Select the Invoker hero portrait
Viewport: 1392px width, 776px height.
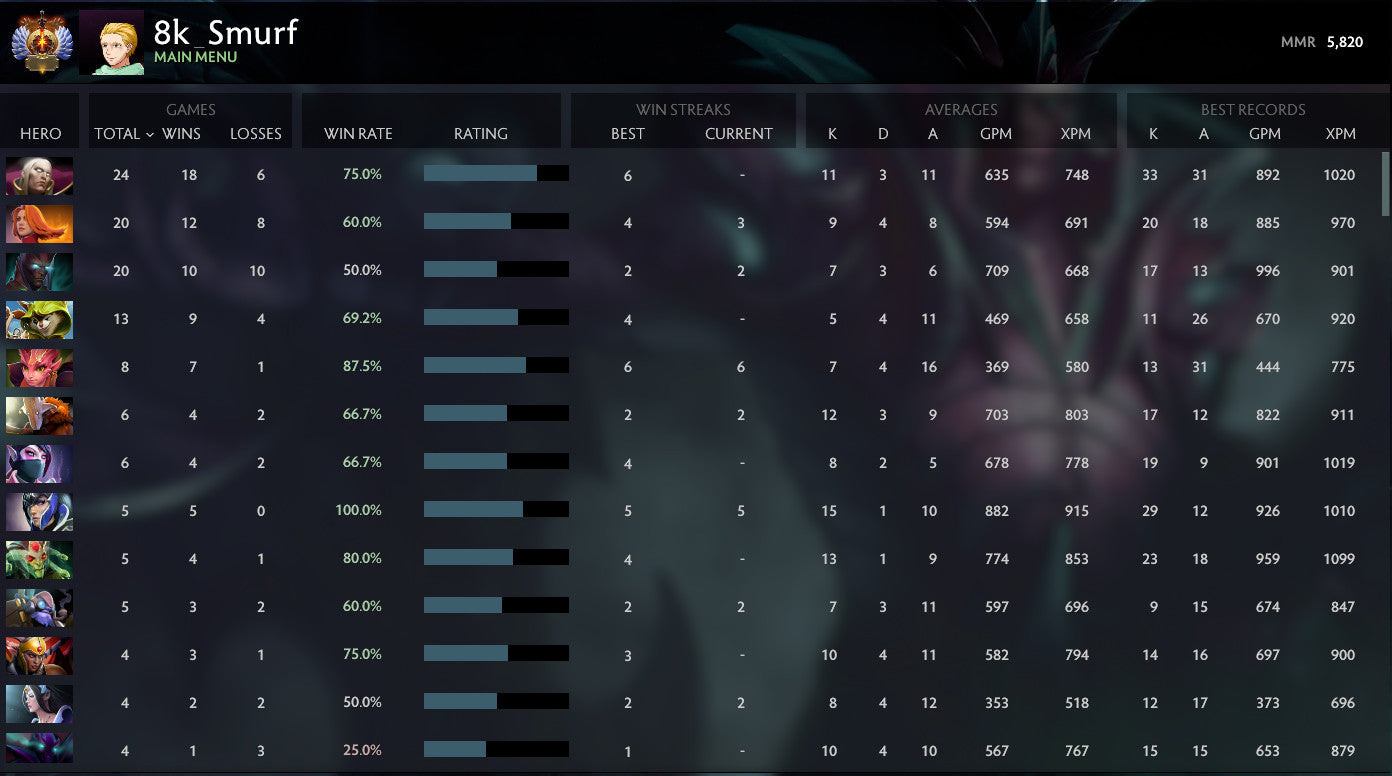tap(39, 177)
